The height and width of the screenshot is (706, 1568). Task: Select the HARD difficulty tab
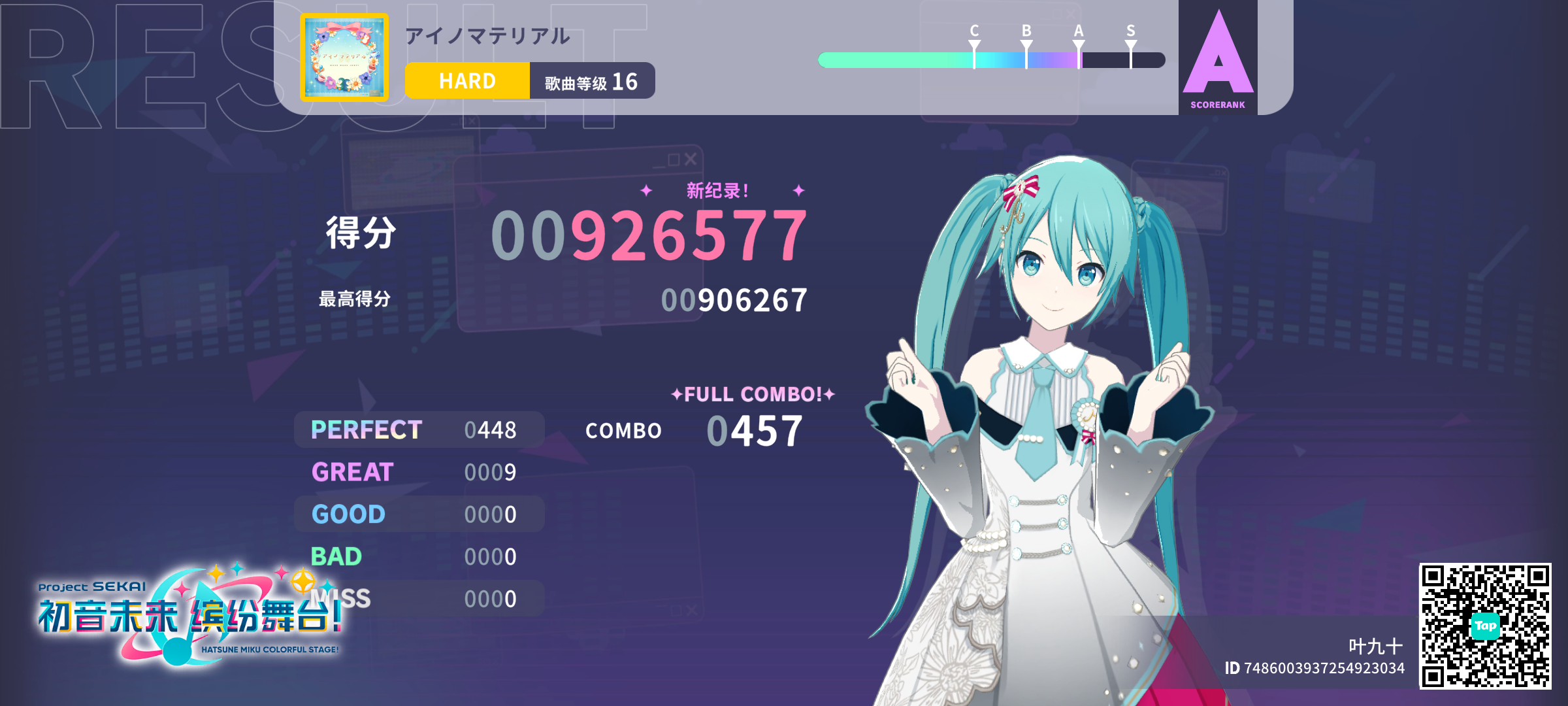(466, 80)
